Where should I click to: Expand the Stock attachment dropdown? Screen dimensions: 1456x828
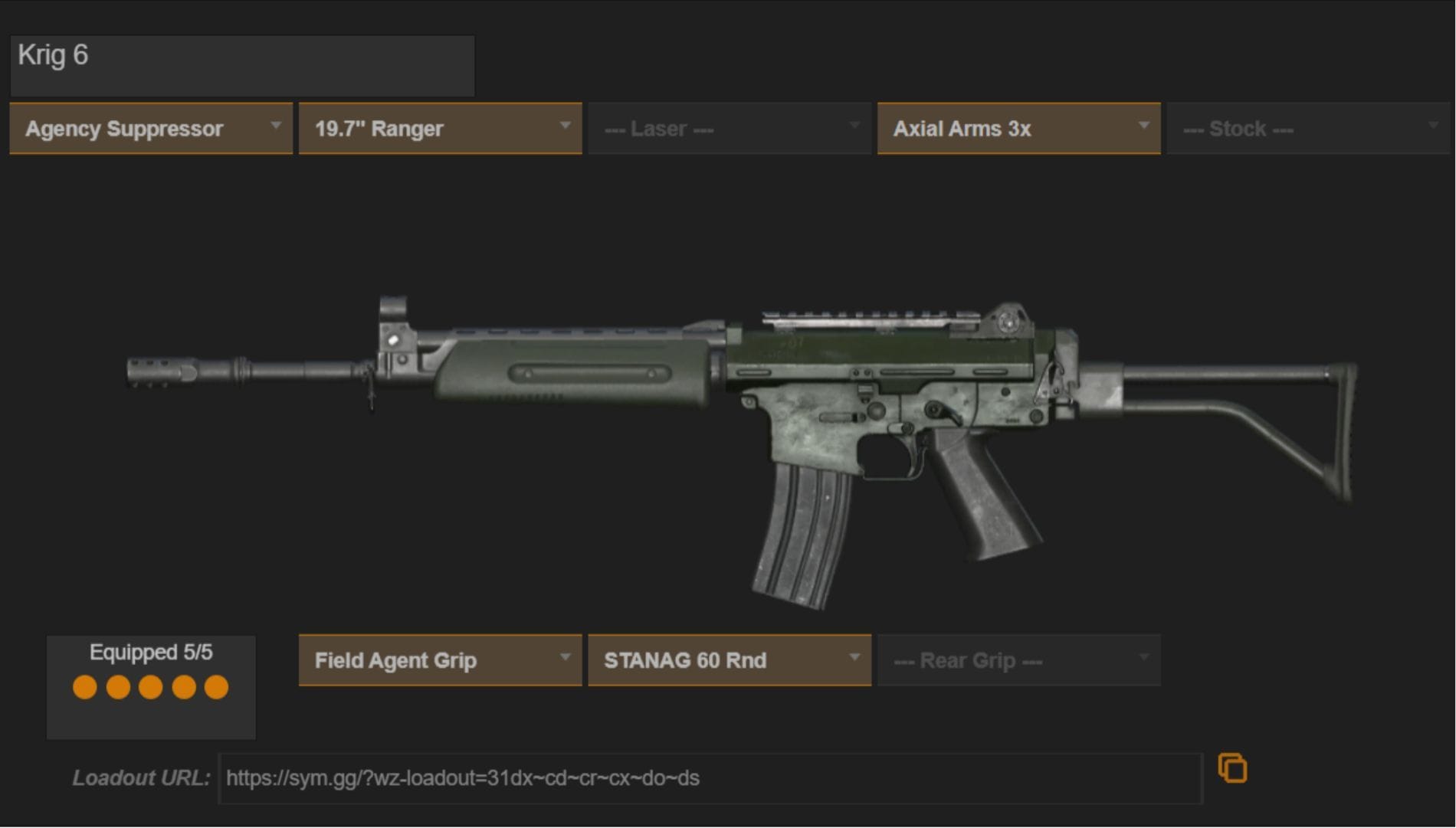coord(1307,128)
